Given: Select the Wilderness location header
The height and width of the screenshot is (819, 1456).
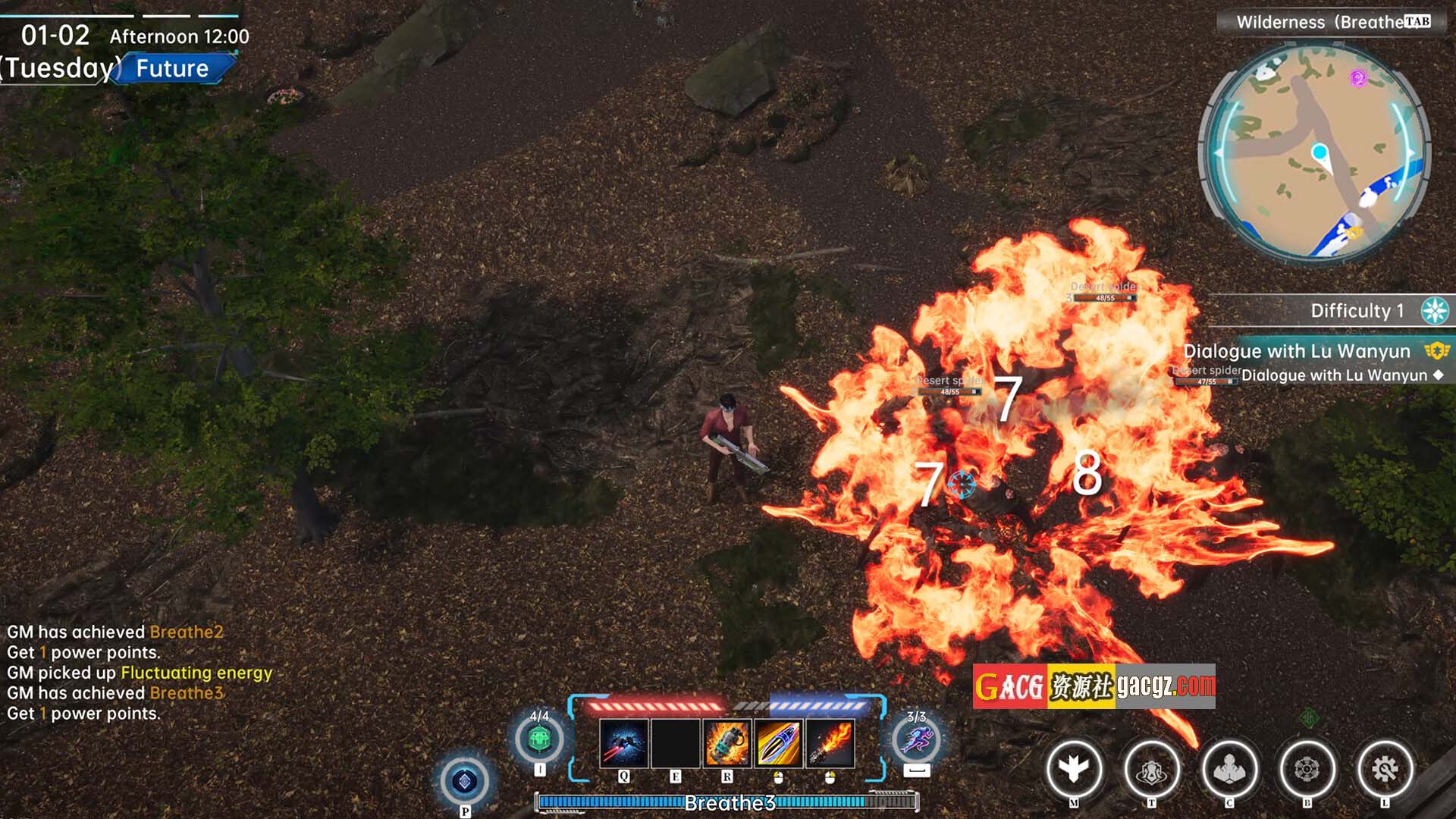Looking at the screenshot, I should (x=1319, y=22).
